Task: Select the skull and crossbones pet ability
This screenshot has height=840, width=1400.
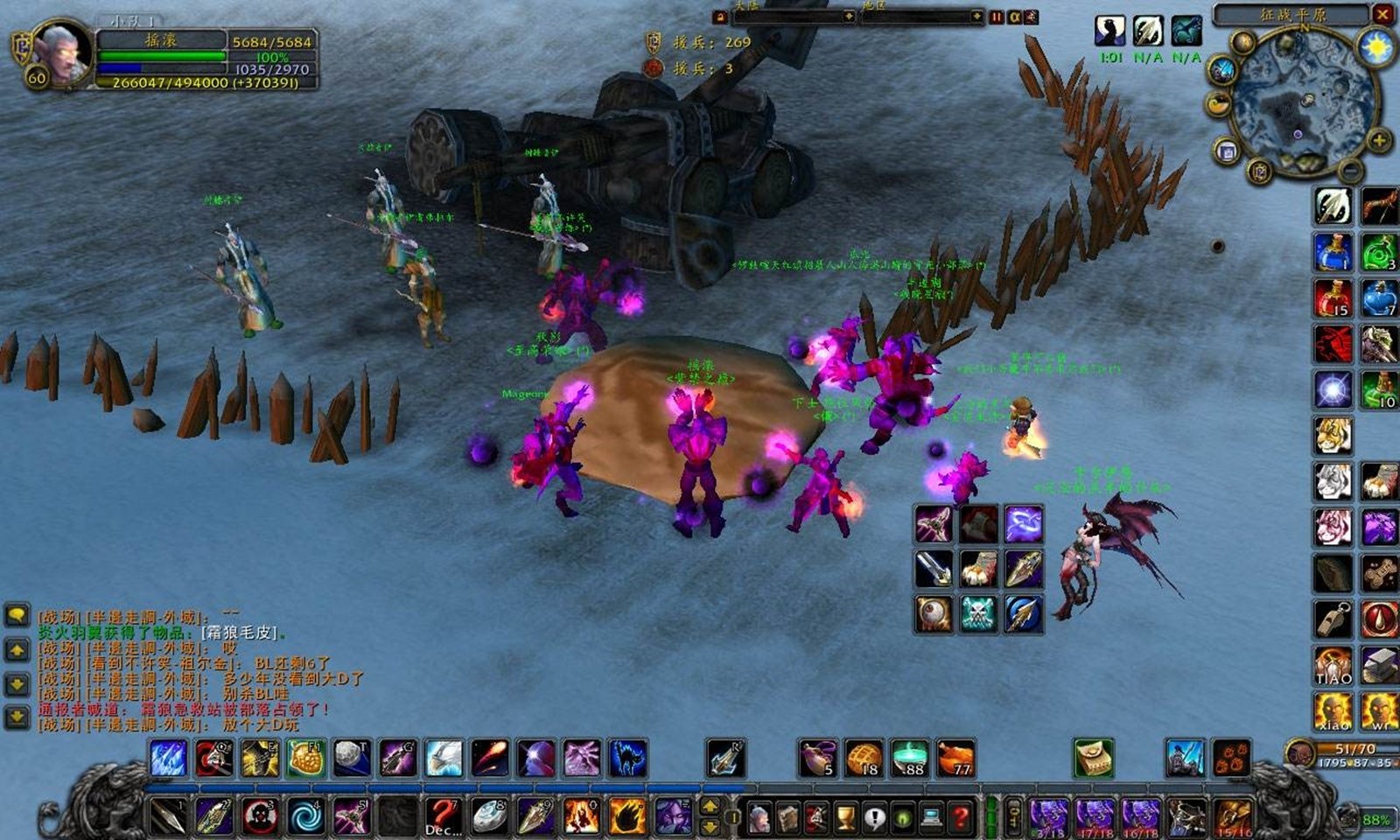Action: pos(978,613)
